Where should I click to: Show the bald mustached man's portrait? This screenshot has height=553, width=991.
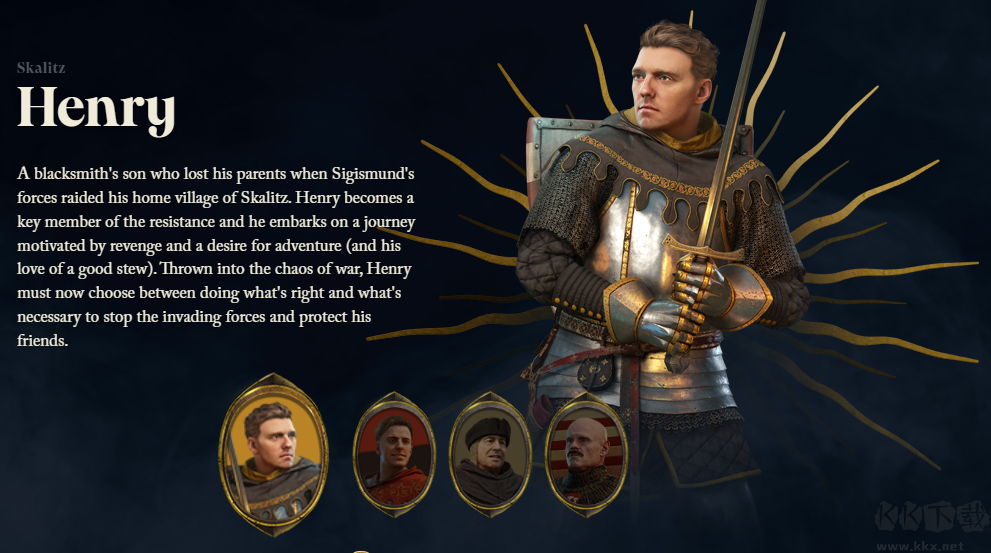click(x=586, y=453)
